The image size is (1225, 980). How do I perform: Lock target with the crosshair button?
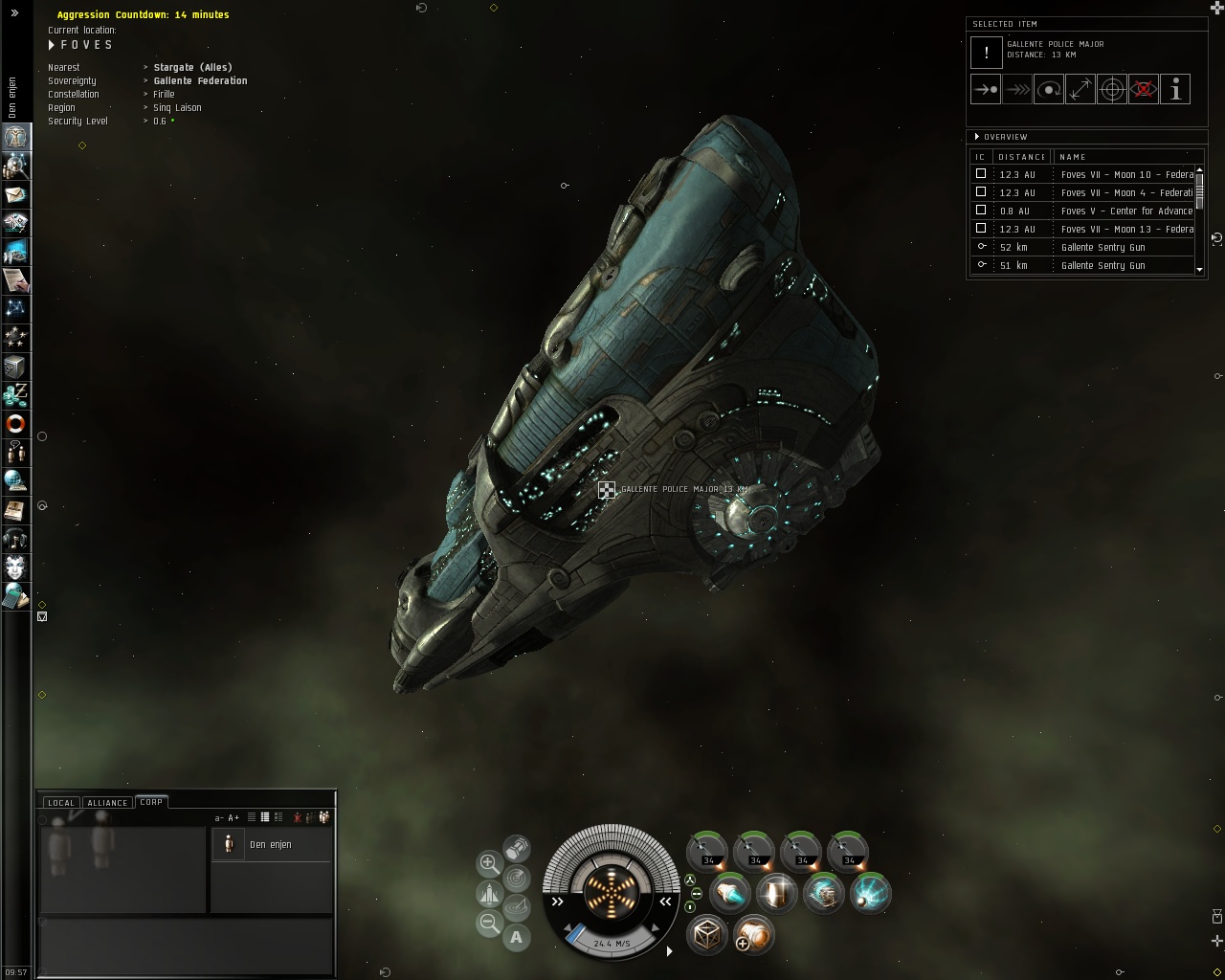(1112, 89)
